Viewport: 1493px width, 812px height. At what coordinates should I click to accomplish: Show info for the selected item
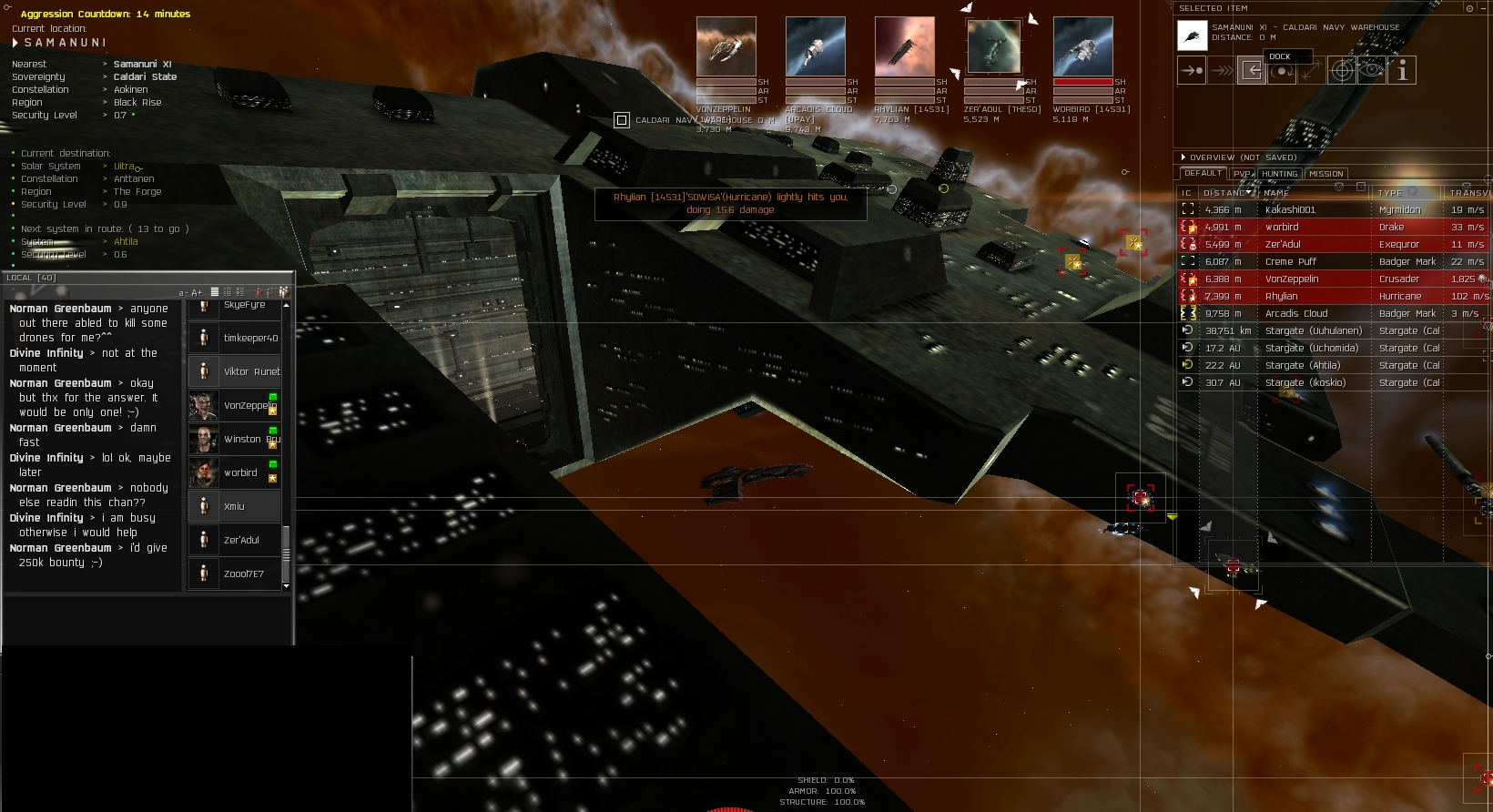[1402, 70]
